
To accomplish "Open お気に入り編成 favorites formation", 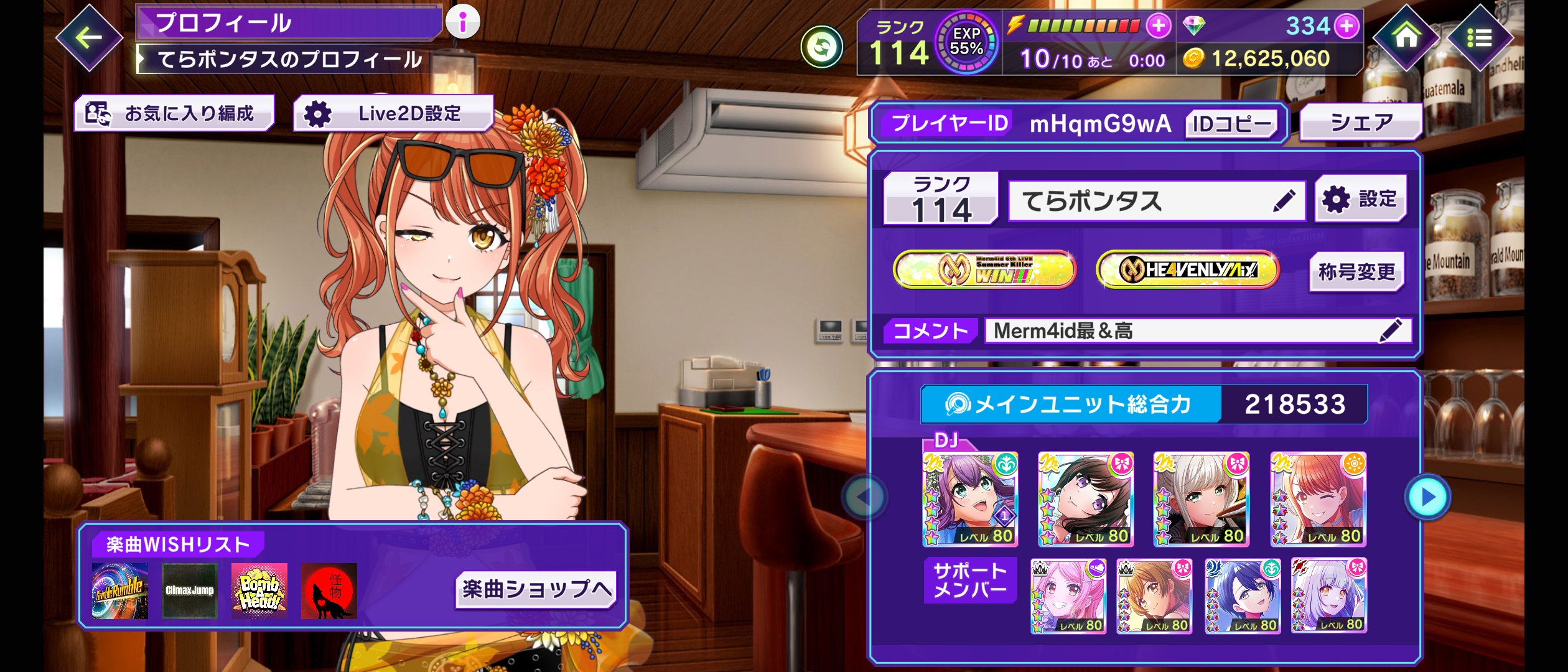I will tap(174, 113).
